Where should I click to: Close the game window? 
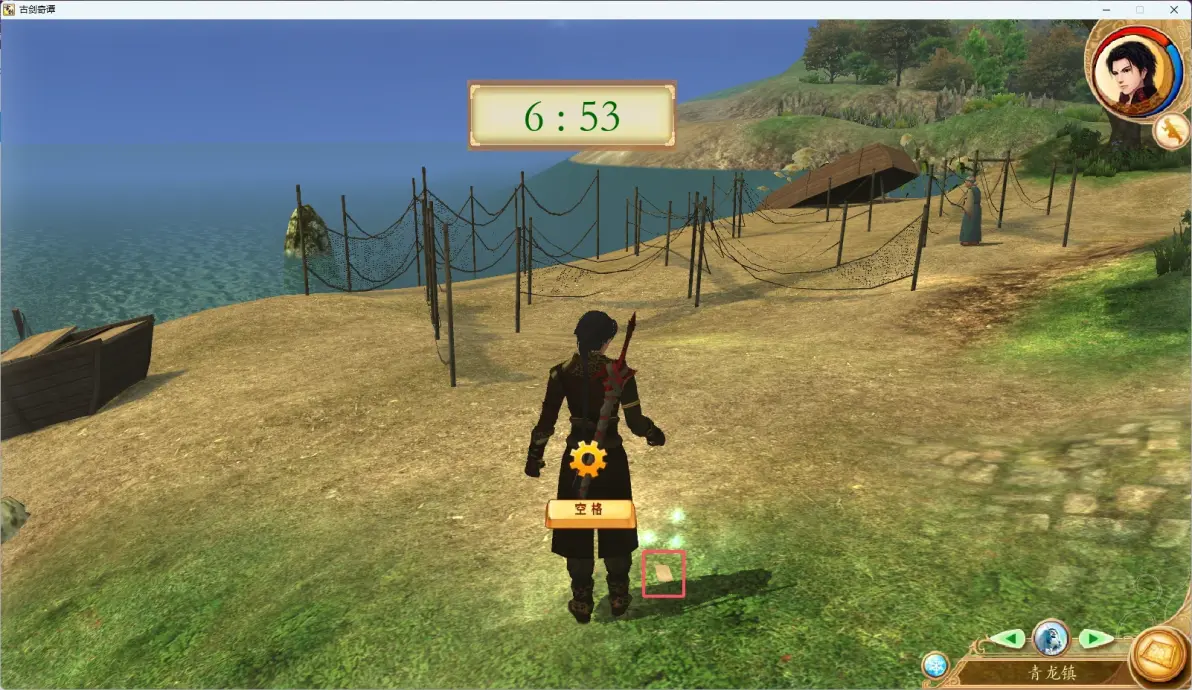(x=1174, y=9)
